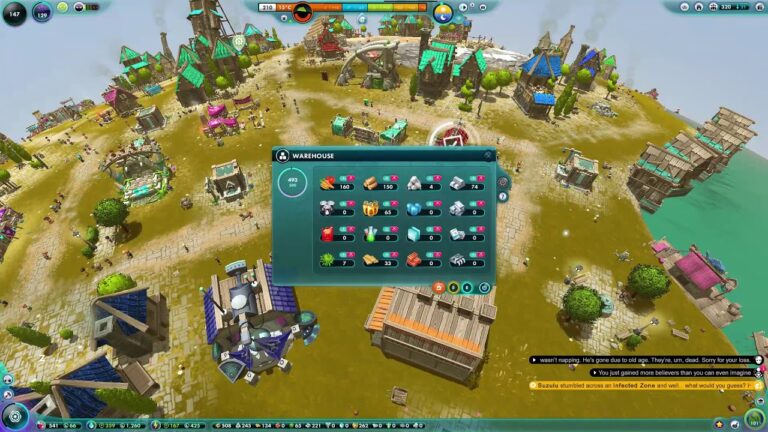Close the Warehouse panel
The height and width of the screenshot is (432, 768).
click(489, 156)
